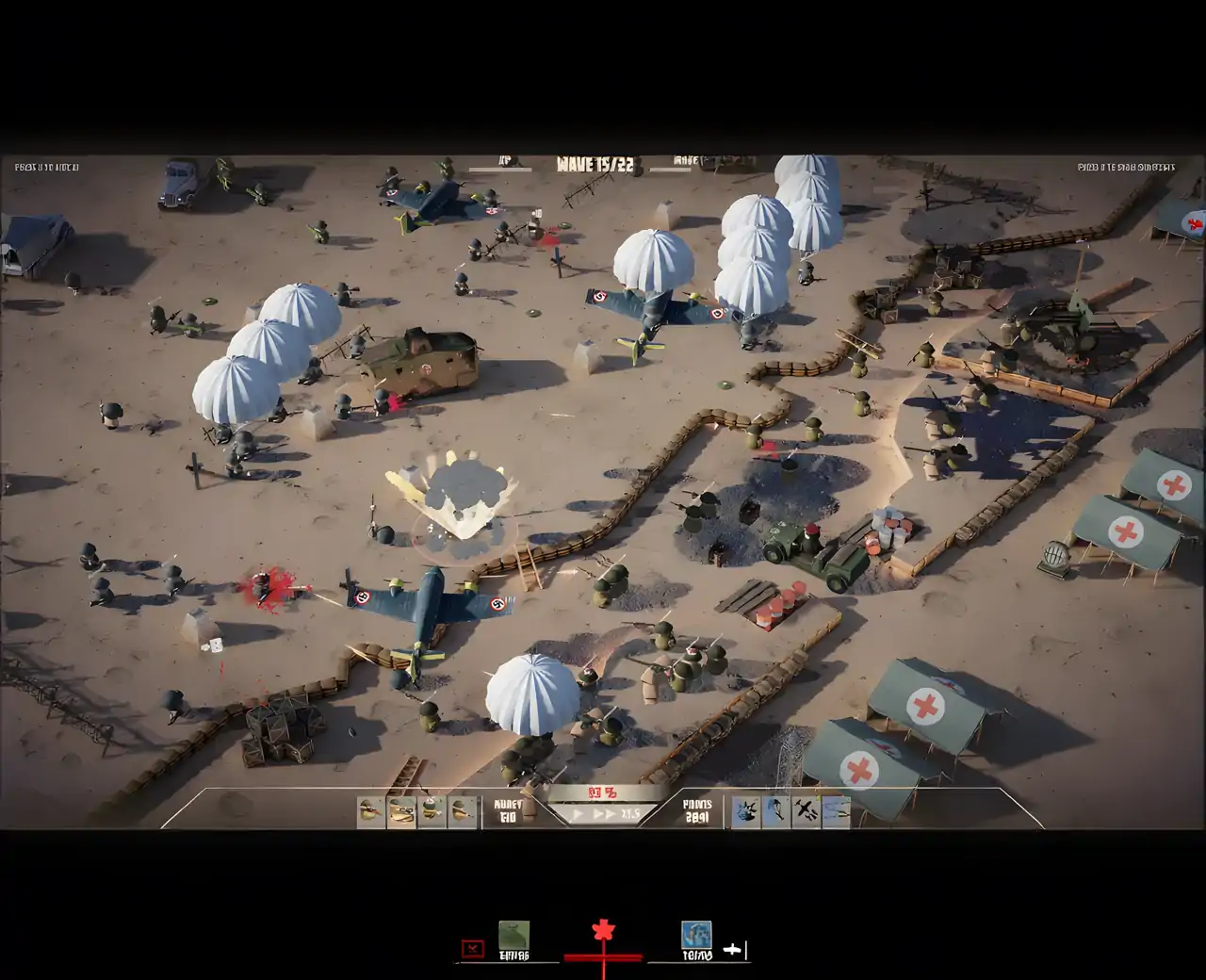Click the small red square icon
Viewport: 1206px width, 980px height.
pos(473,948)
